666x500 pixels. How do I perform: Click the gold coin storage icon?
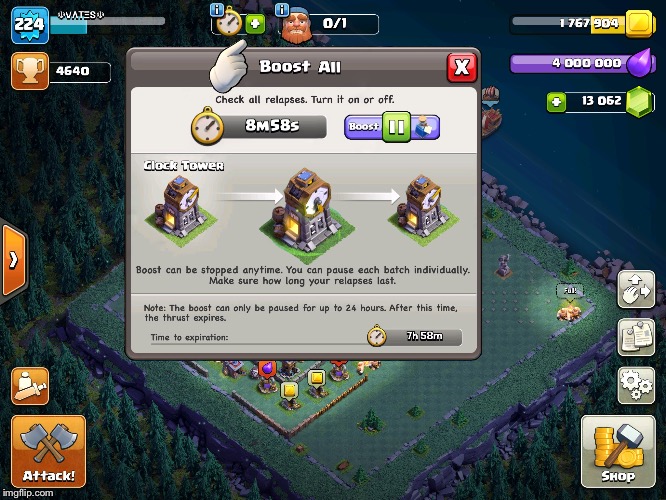tap(636, 24)
